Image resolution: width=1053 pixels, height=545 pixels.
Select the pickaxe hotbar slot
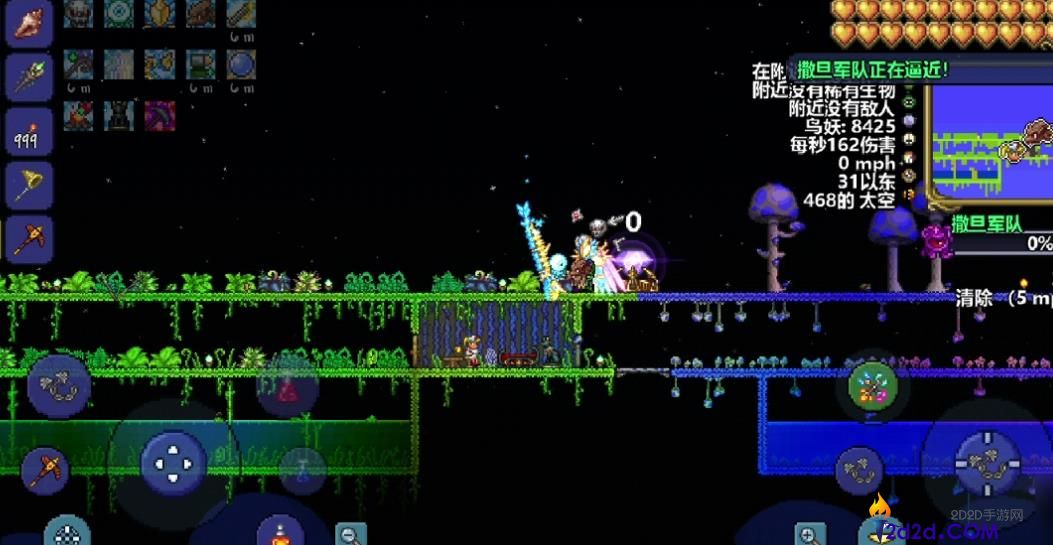(x=27, y=238)
